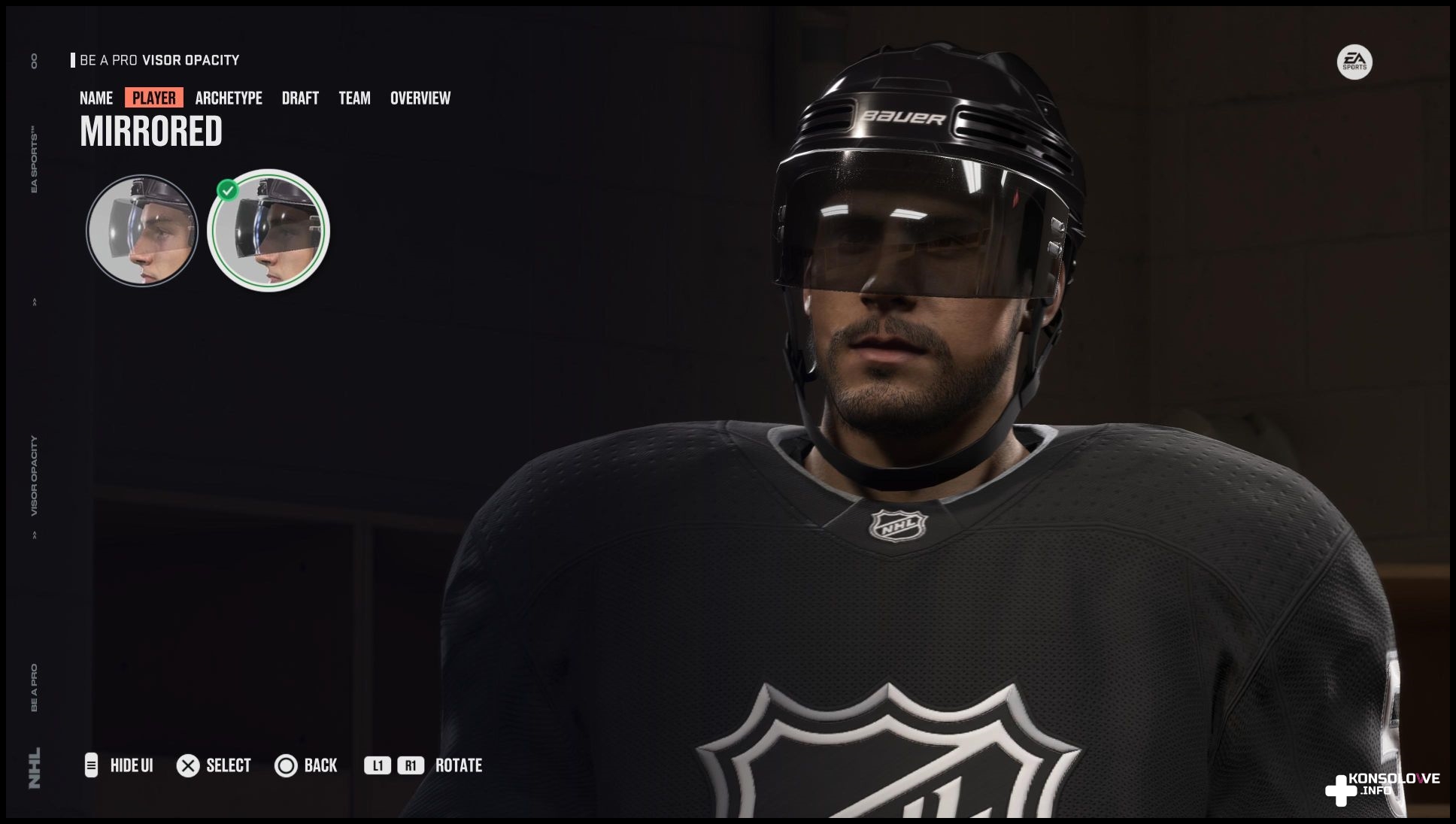This screenshot has width=1456, height=824.
Task: Select the mirrored visor thumbnail with checkmark
Action: [x=268, y=230]
